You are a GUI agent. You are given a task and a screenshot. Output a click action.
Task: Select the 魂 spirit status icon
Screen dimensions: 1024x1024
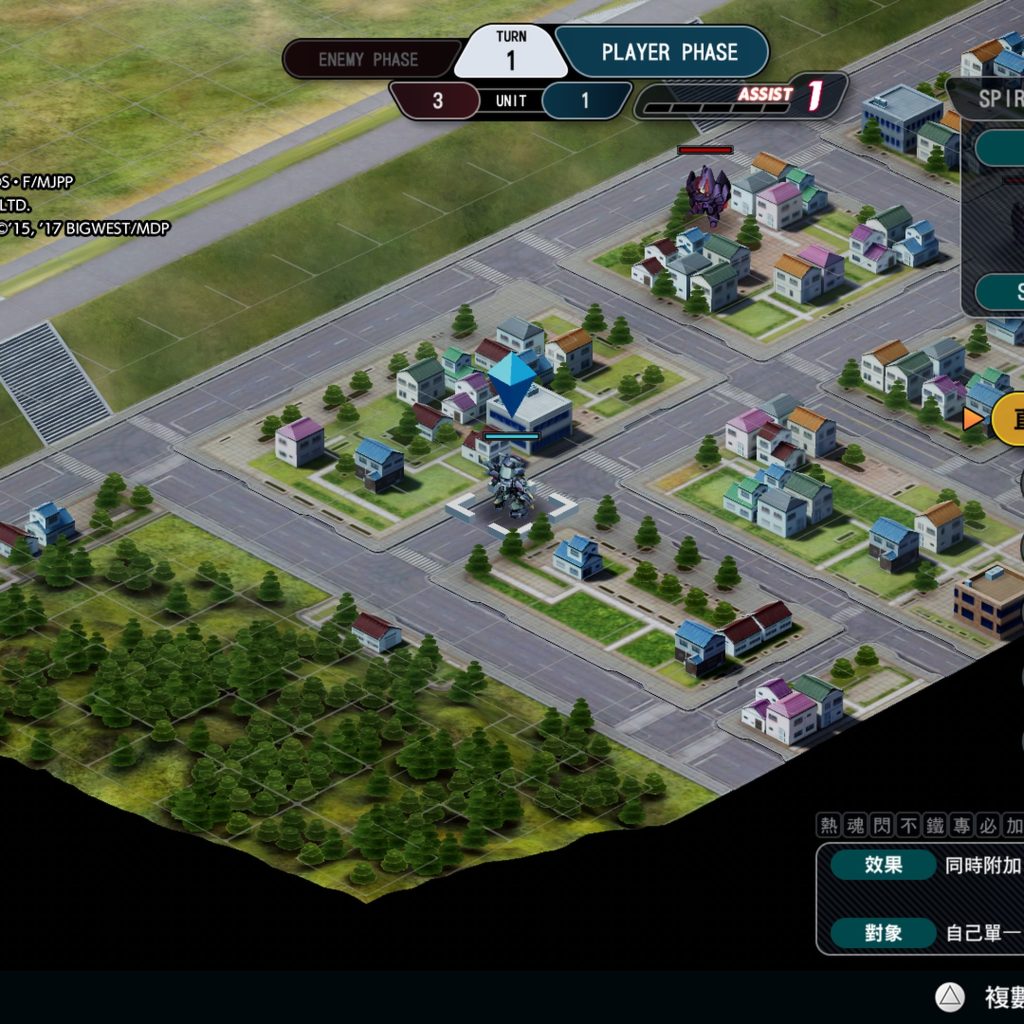point(855,825)
